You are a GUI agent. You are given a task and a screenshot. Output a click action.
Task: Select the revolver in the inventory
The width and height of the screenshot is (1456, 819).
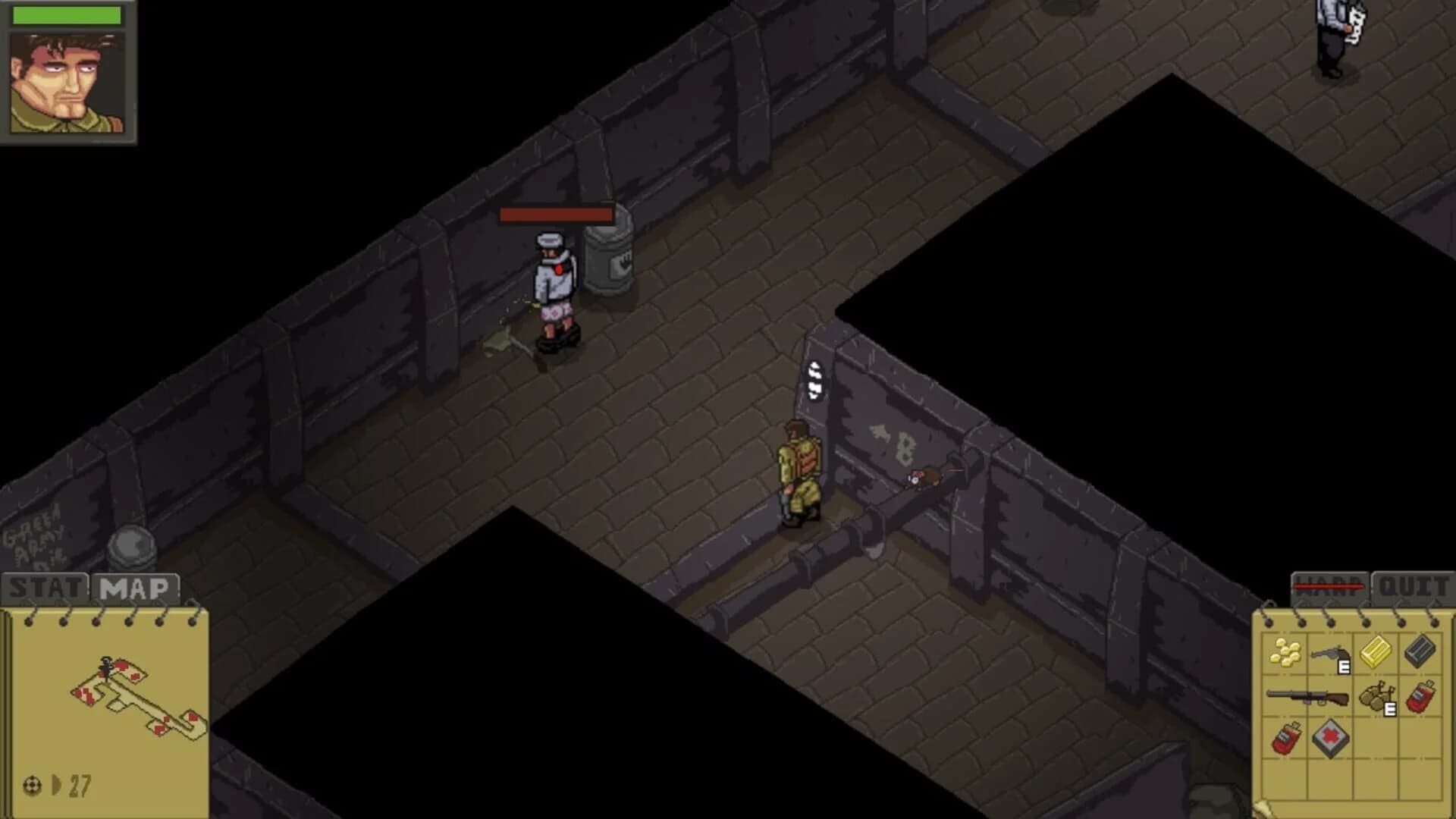point(1331,653)
